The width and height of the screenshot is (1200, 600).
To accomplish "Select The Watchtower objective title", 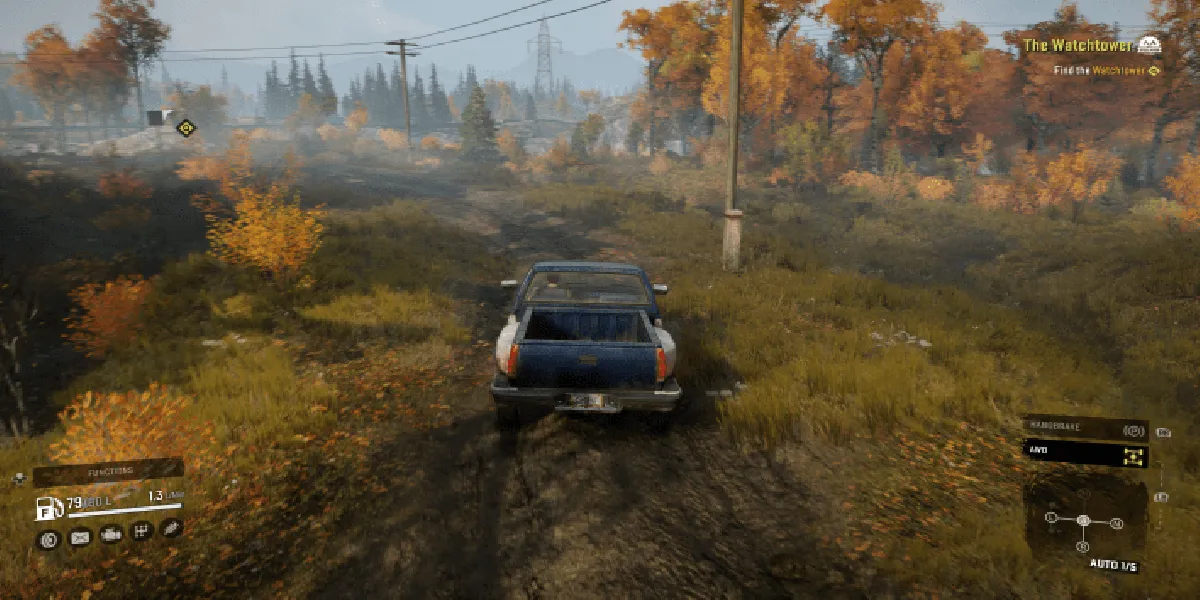I will [1077, 45].
